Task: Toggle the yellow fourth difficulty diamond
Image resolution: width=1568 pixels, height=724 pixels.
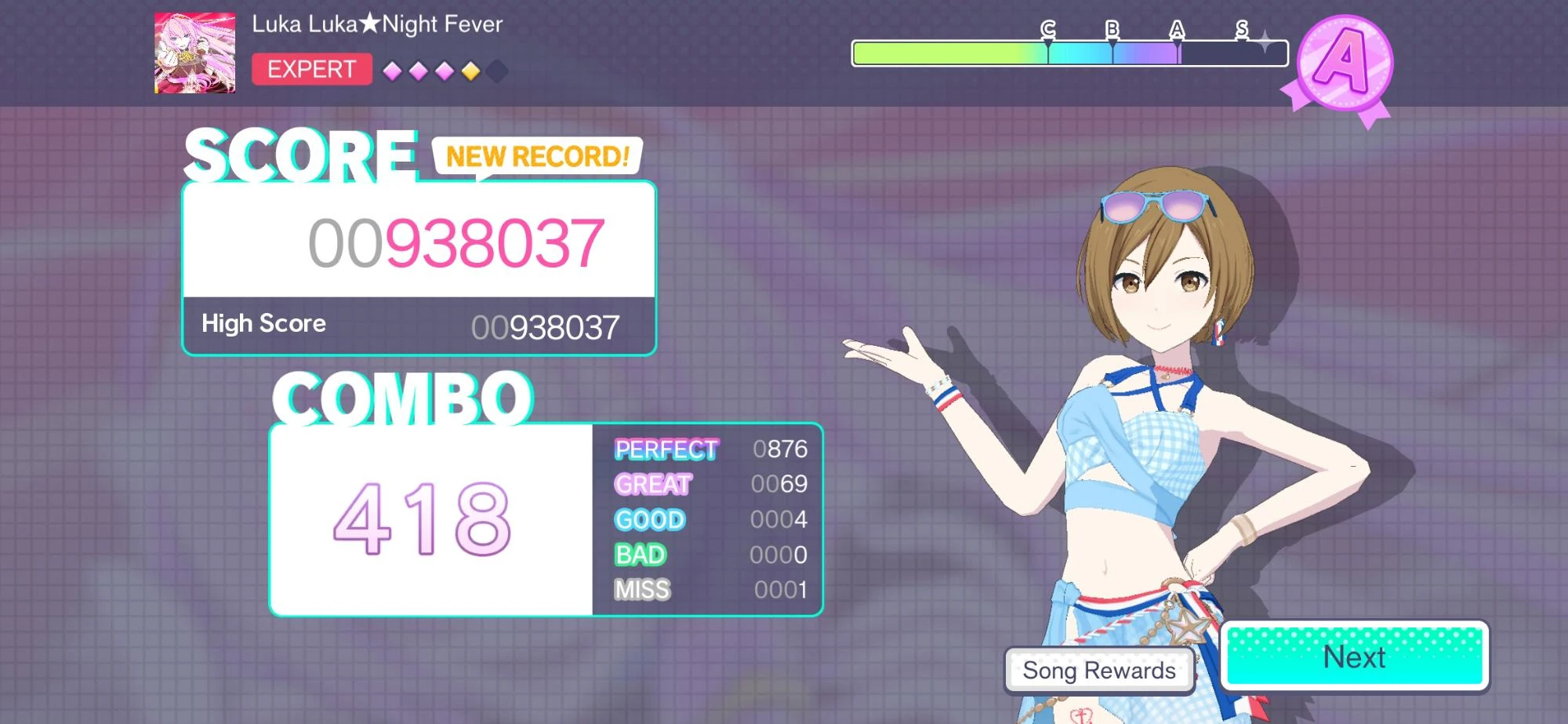Action: [x=469, y=70]
